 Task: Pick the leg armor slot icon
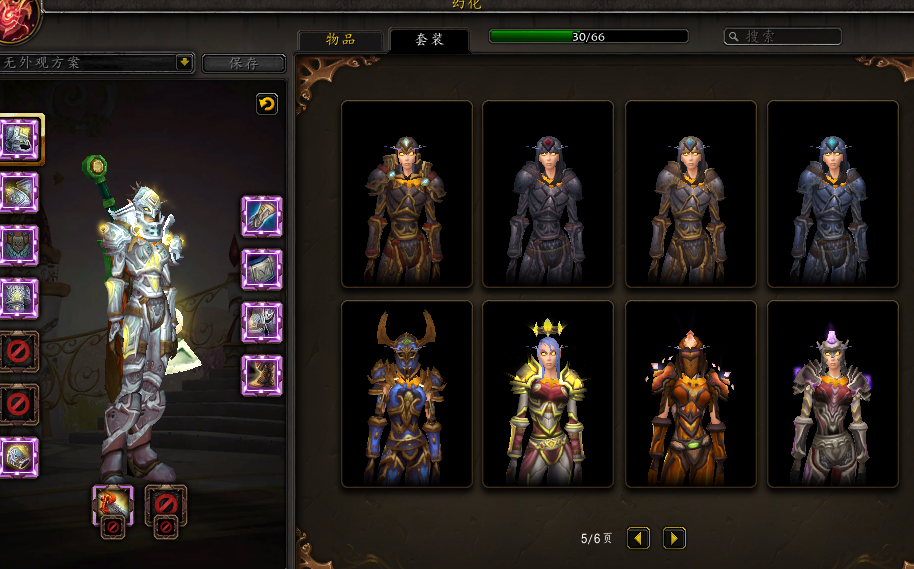pos(262,323)
